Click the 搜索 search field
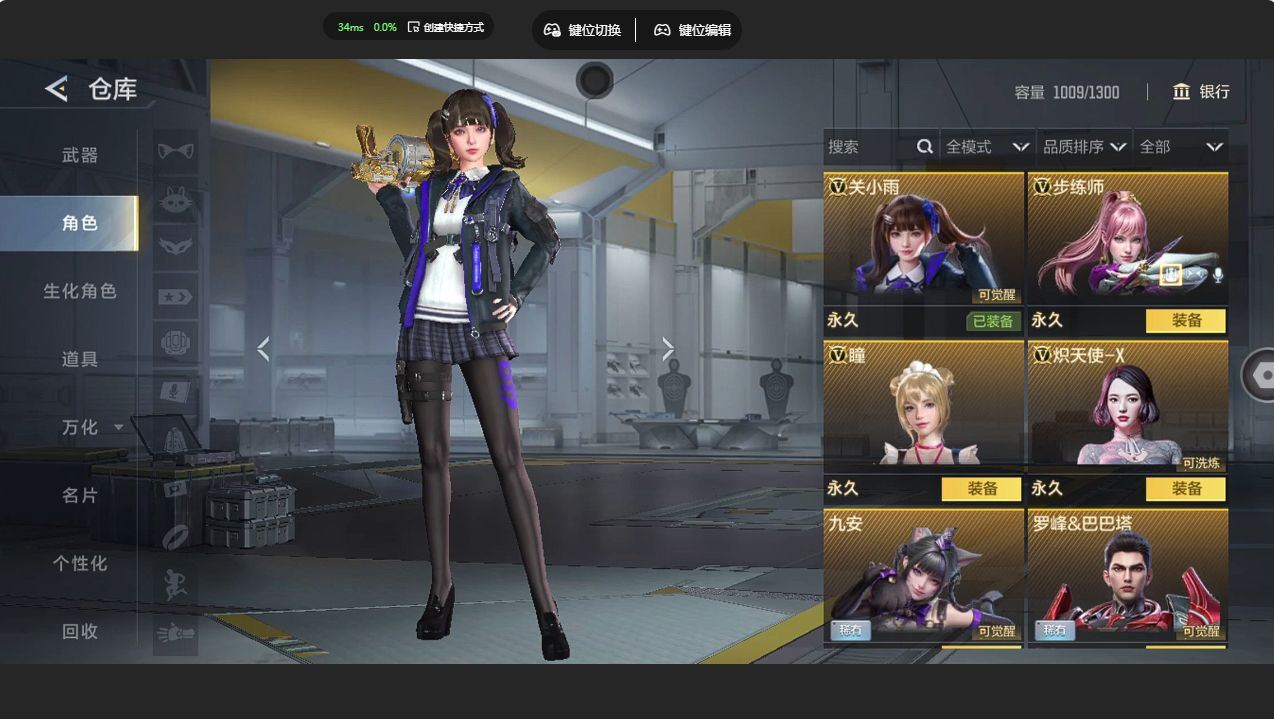Screen dimensions: 1274x719 (868, 147)
